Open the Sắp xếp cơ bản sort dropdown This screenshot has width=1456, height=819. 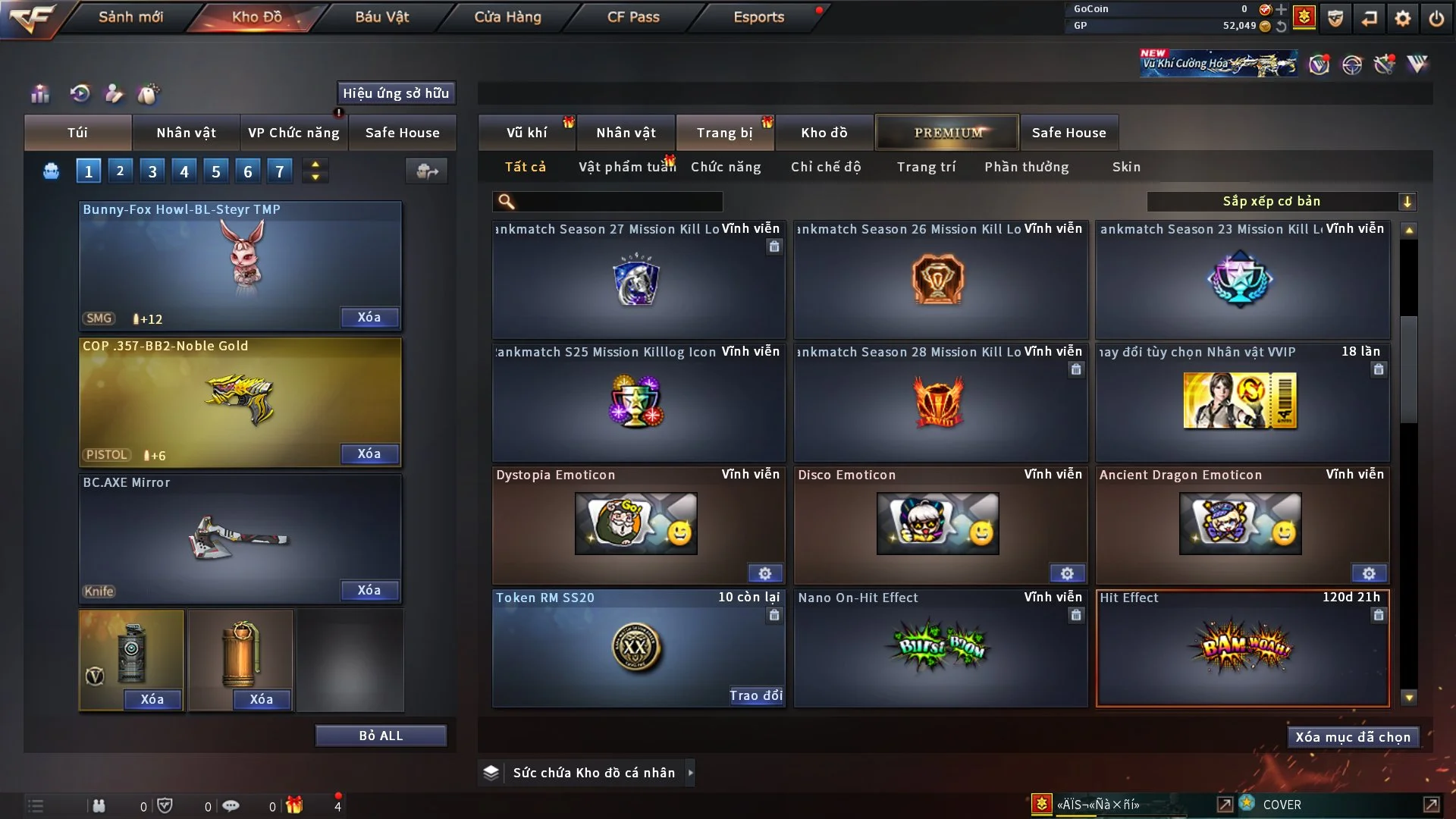1281,202
